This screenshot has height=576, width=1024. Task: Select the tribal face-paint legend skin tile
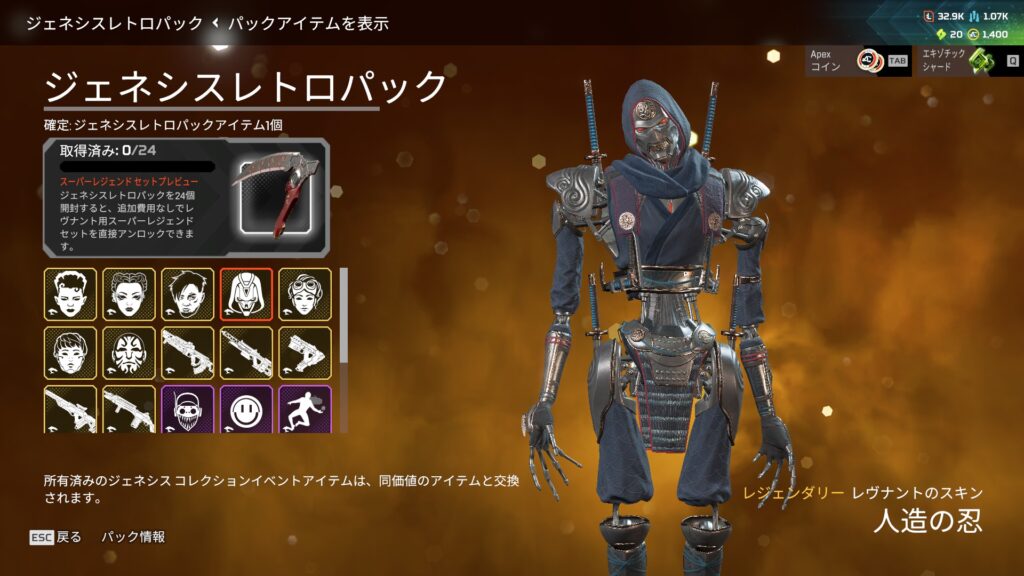point(129,352)
